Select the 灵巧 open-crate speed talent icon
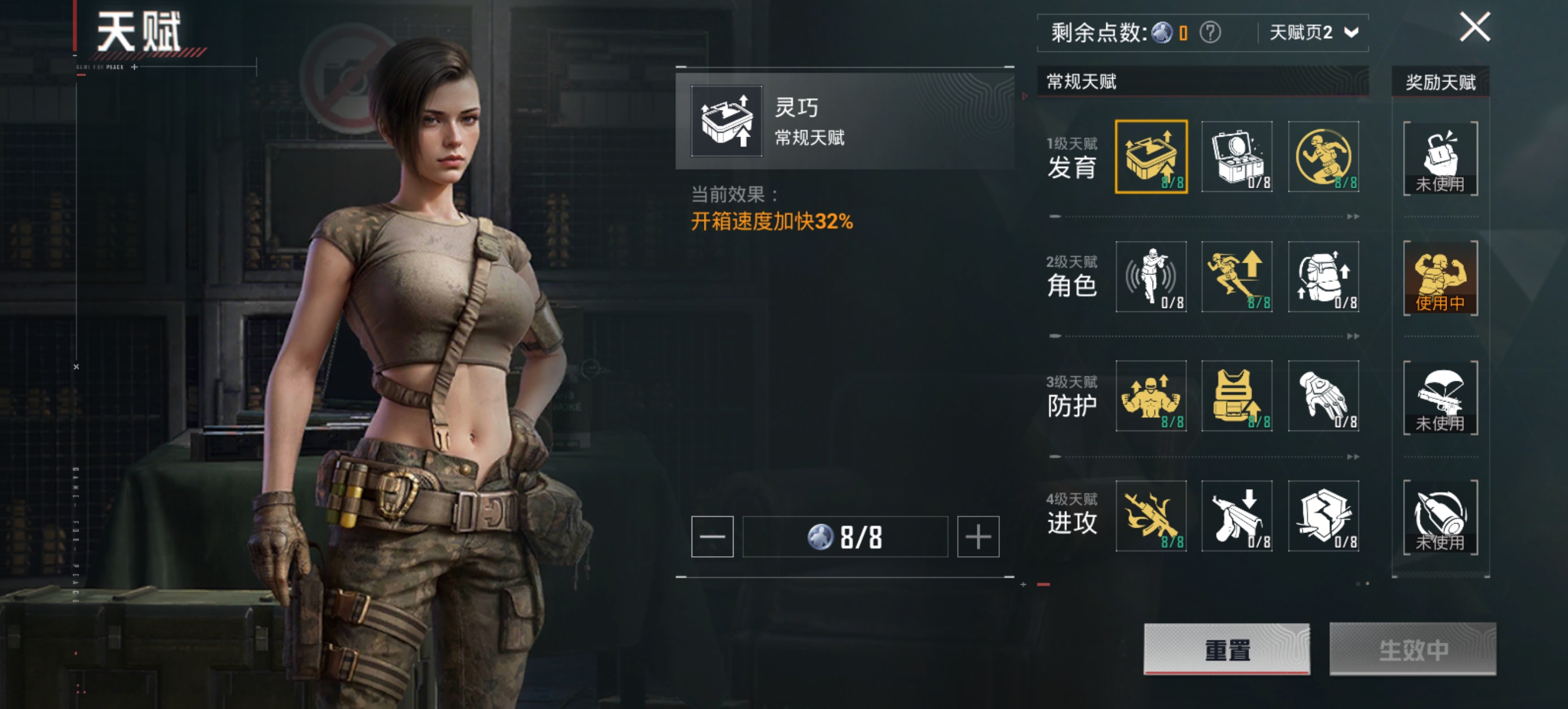The image size is (1568, 709). pos(1150,157)
